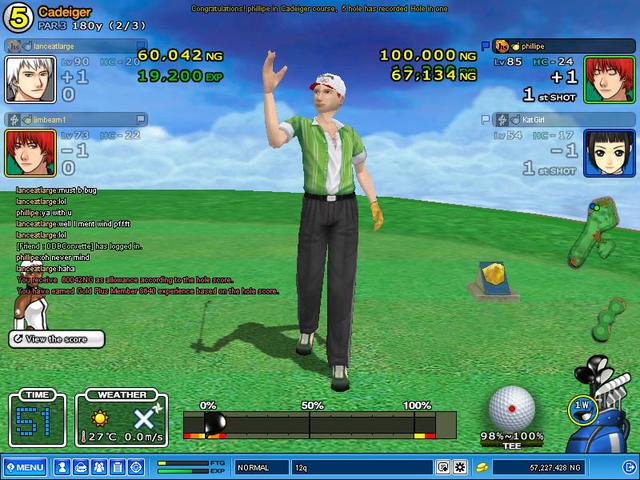Open the NORMAL chat mode selector
The height and width of the screenshot is (480, 640).
(x=260, y=467)
